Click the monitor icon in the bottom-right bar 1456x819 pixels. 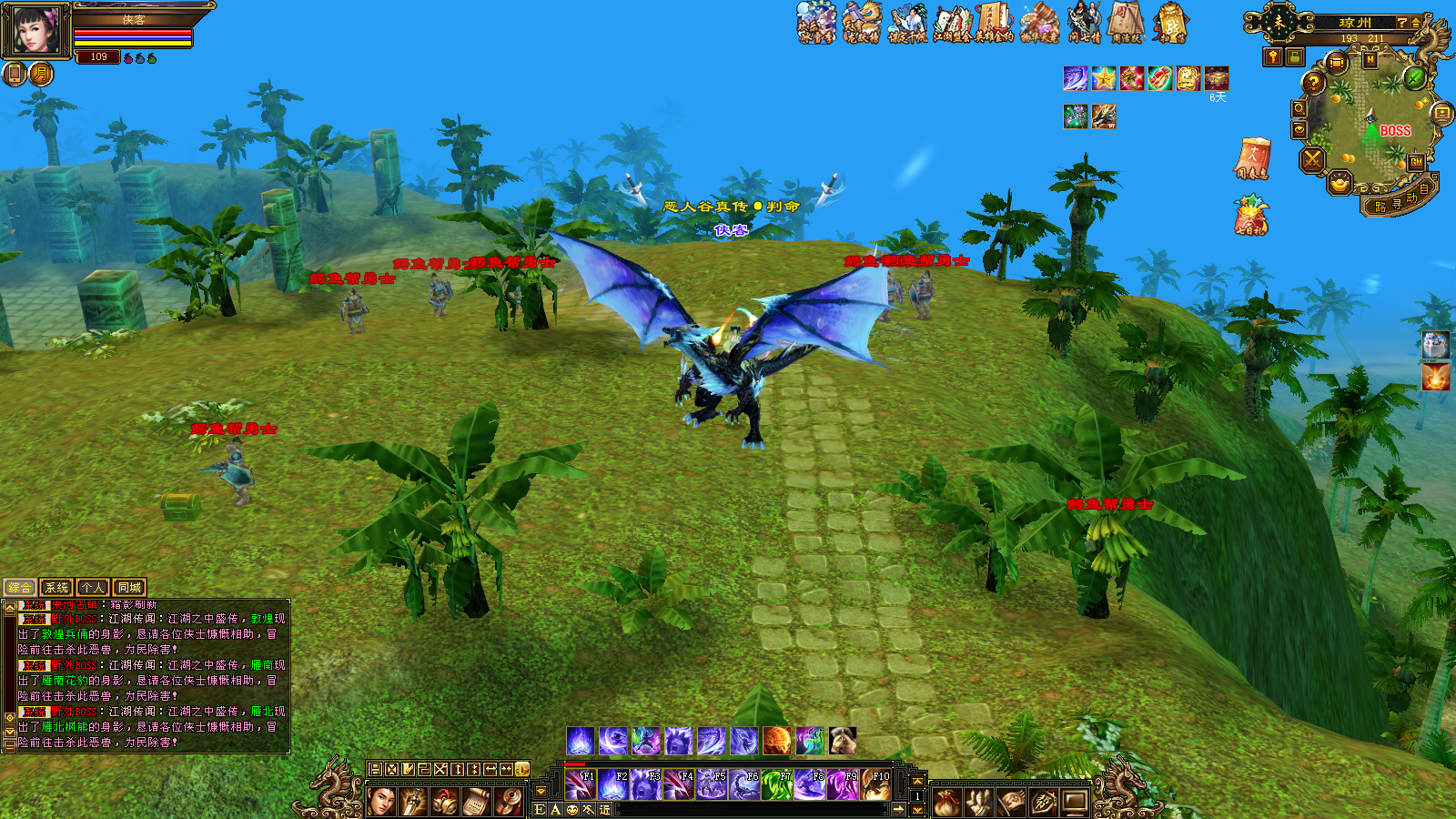click(x=1075, y=802)
